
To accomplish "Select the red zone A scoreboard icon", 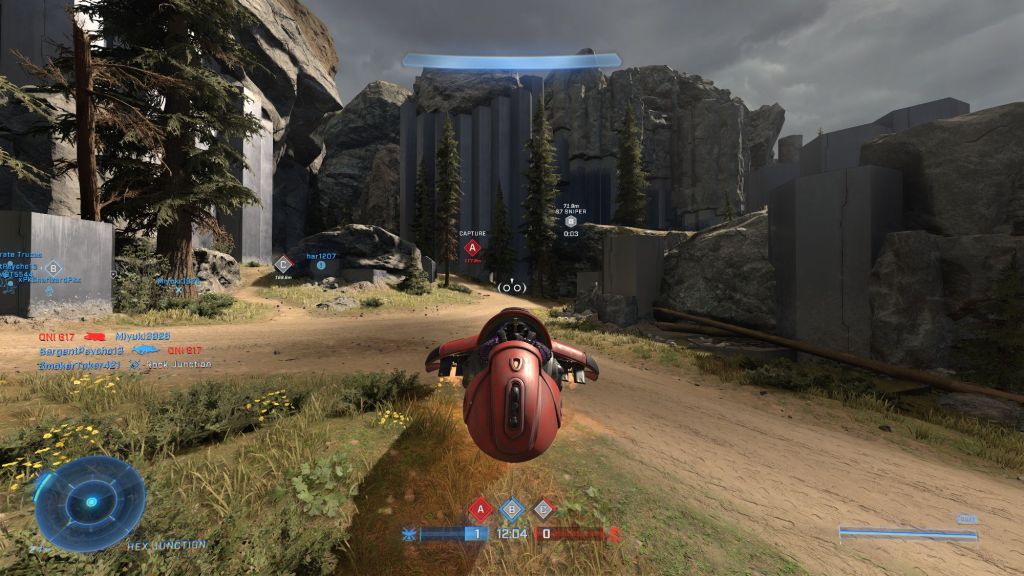I will tap(480, 509).
